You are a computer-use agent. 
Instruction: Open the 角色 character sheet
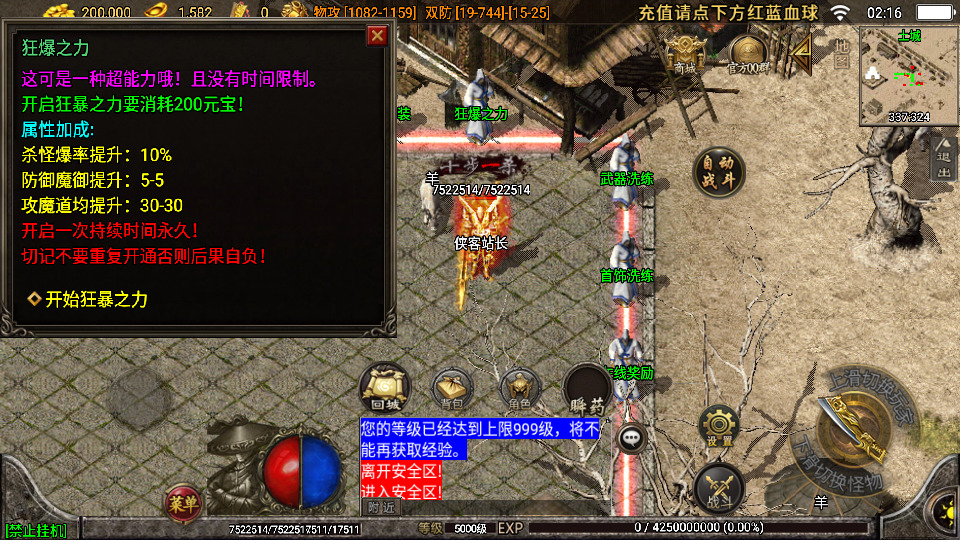pyautogui.click(x=520, y=388)
